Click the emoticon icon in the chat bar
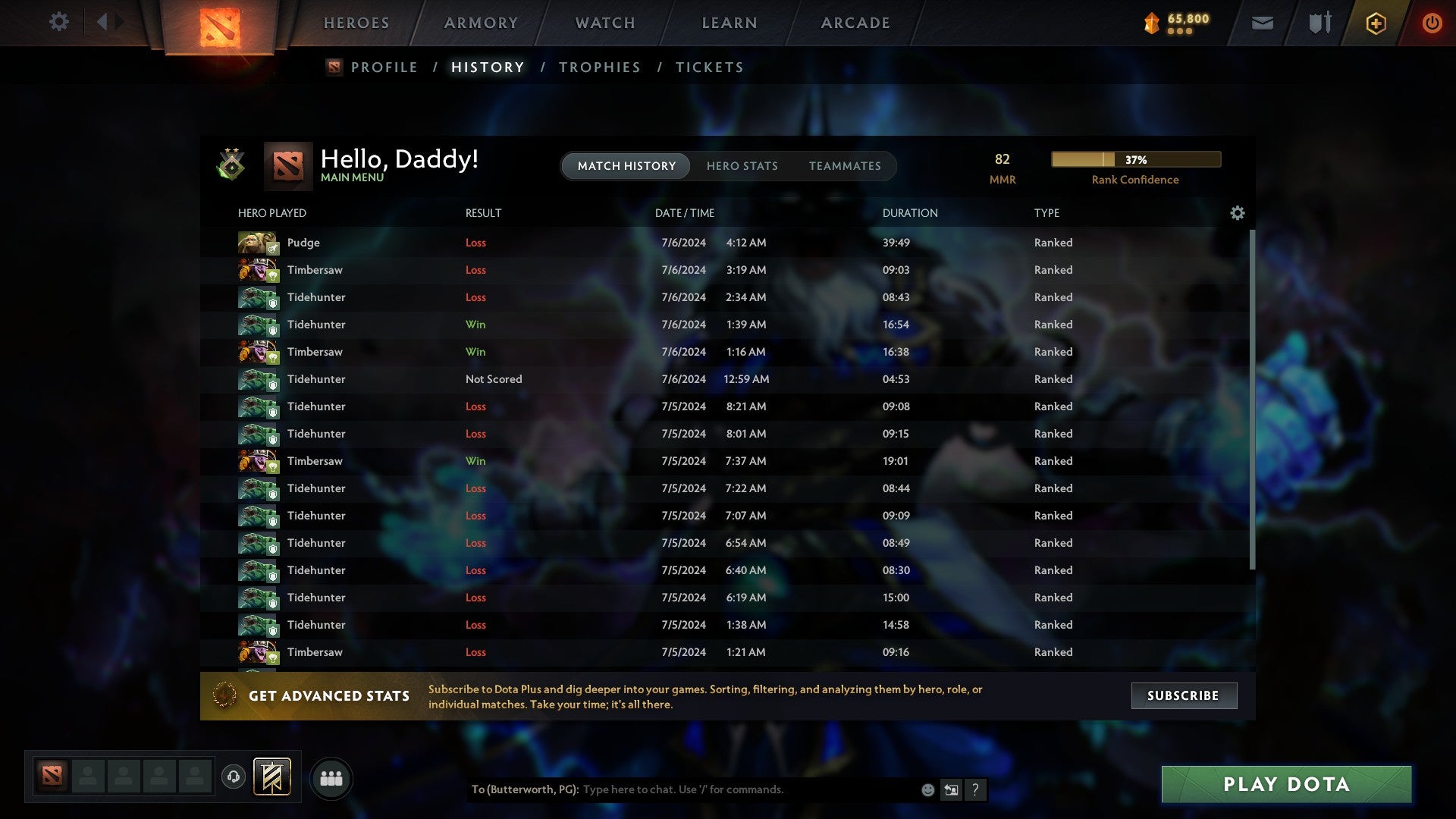The image size is (1456, 819). click(927, 789)
